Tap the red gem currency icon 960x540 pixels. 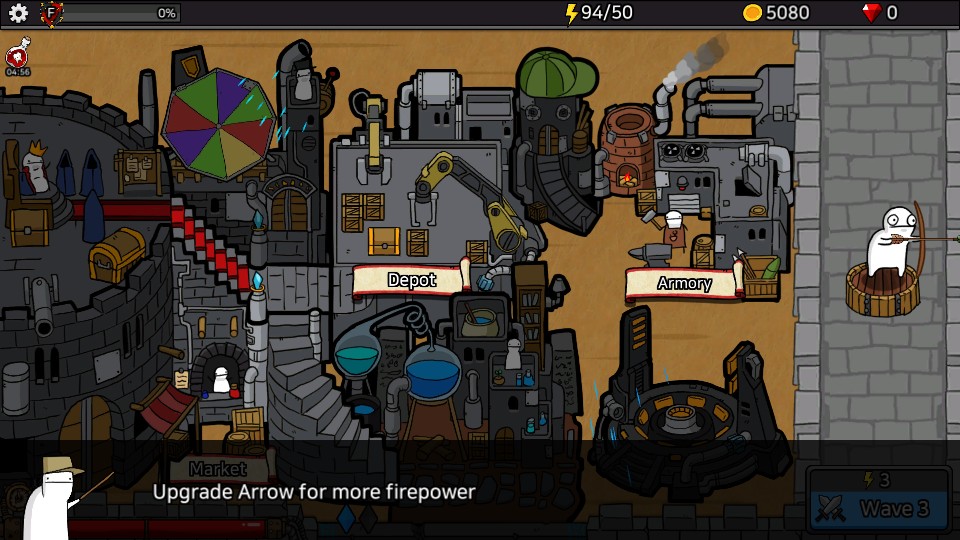click(x=872, y=13)
